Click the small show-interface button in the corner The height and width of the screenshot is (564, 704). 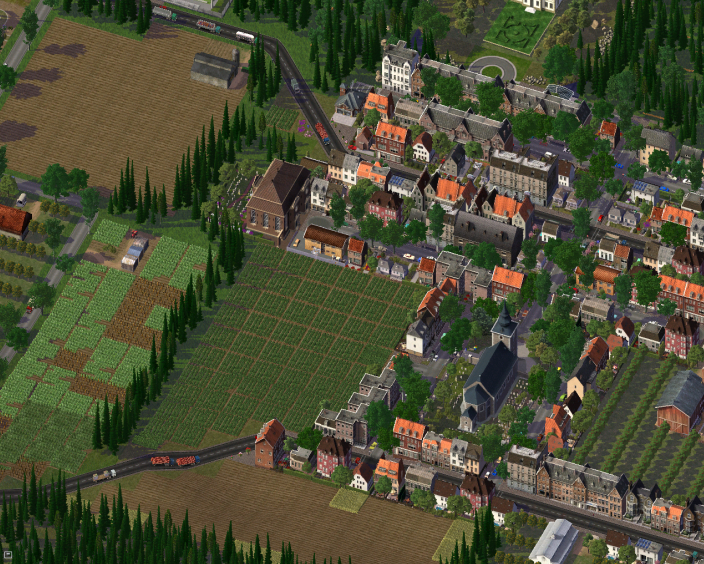click(6, 556)
